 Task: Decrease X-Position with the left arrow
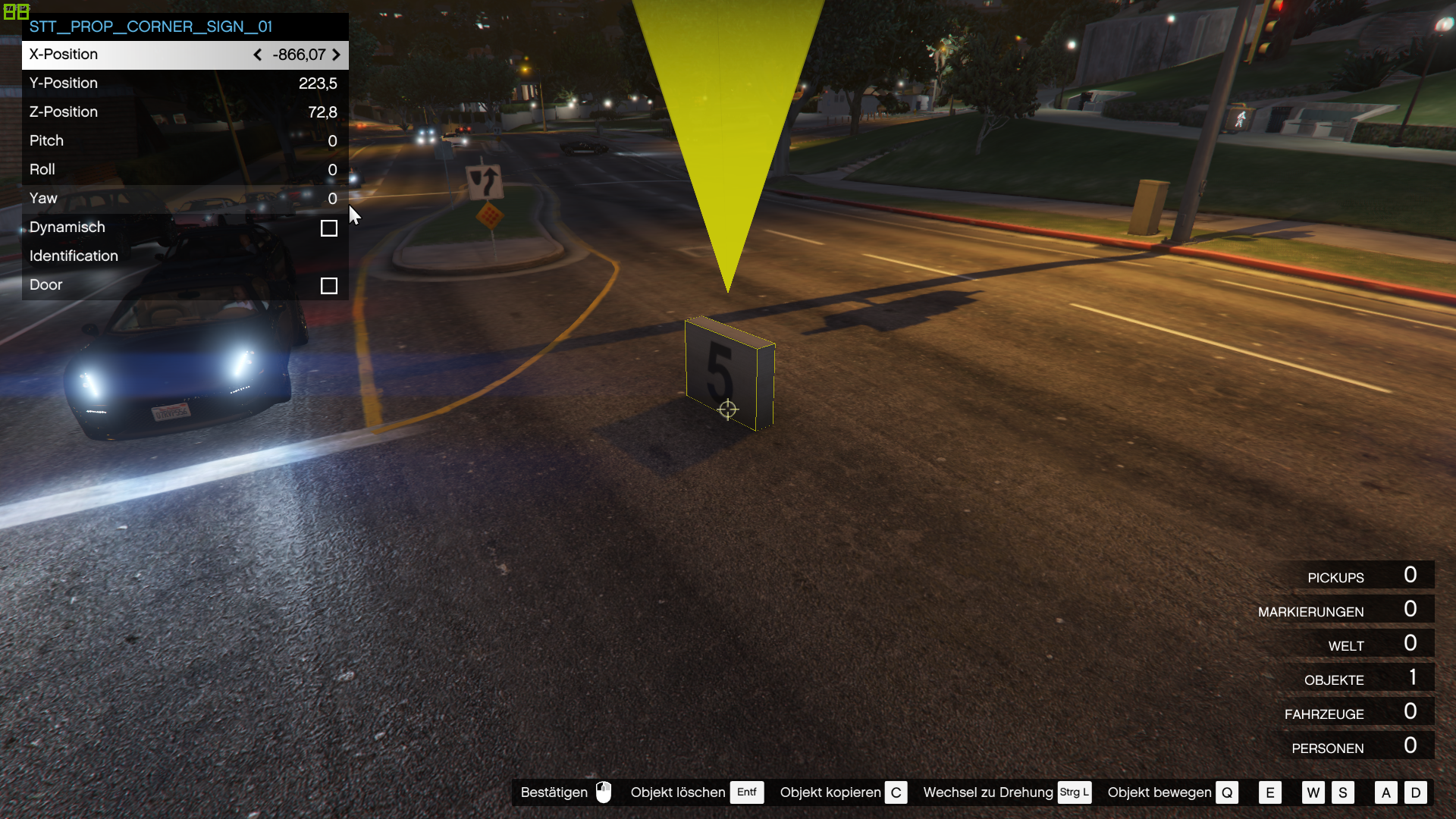pos(258,55)
